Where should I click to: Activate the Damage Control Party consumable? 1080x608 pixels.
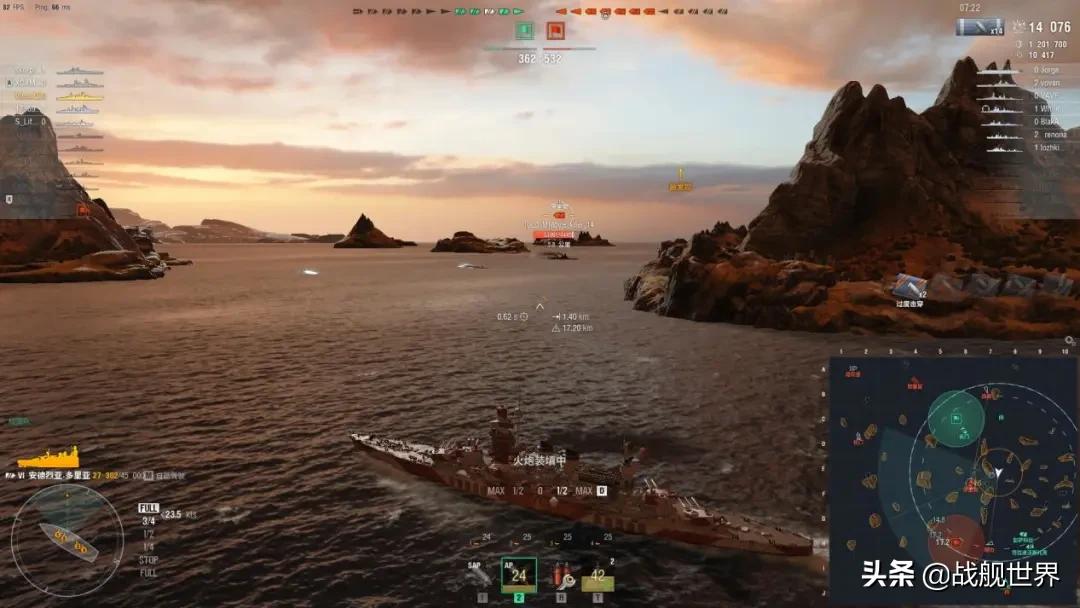[560, 575]
